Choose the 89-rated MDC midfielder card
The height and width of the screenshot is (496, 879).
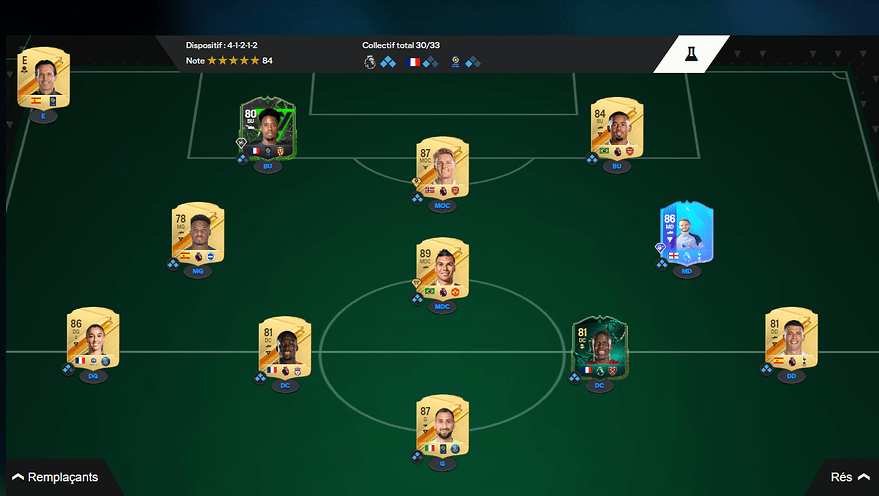pyautogui.click(x=443, y=268)
